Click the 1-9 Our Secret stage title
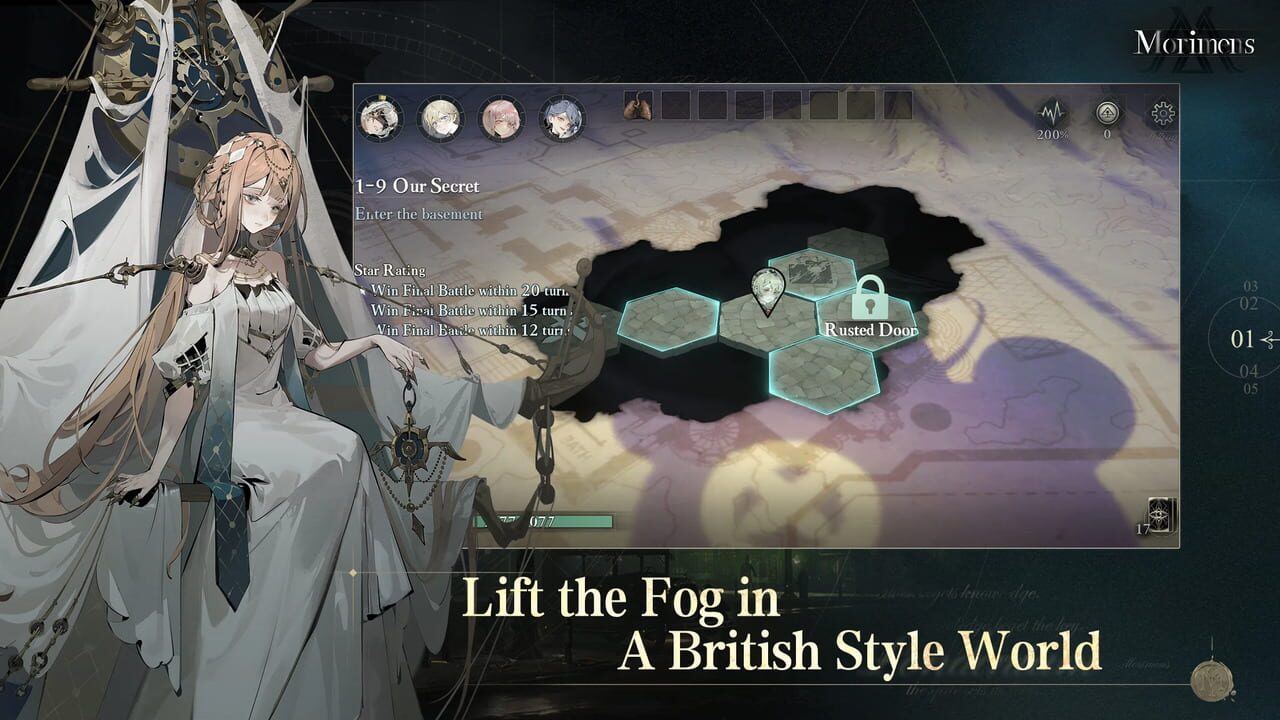Screen dimensions: 1280x720 pyautogui.click(x=418, y=186)
